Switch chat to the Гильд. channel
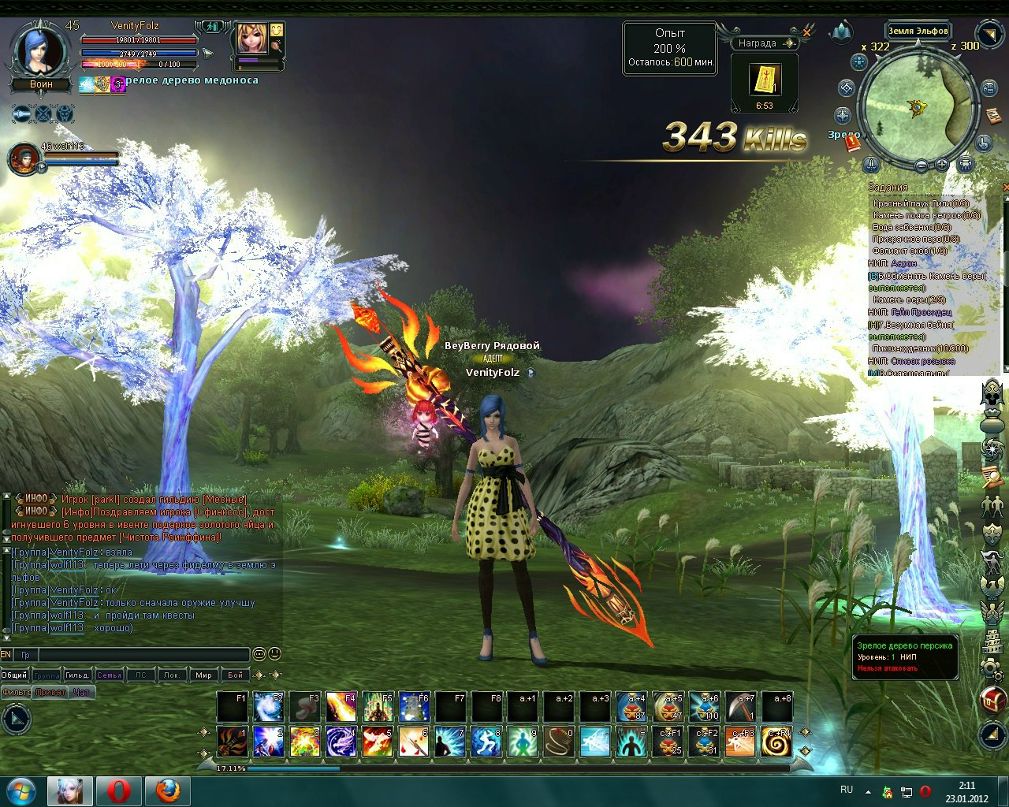Screen dimensions: 1009x807 click(77, 675)
